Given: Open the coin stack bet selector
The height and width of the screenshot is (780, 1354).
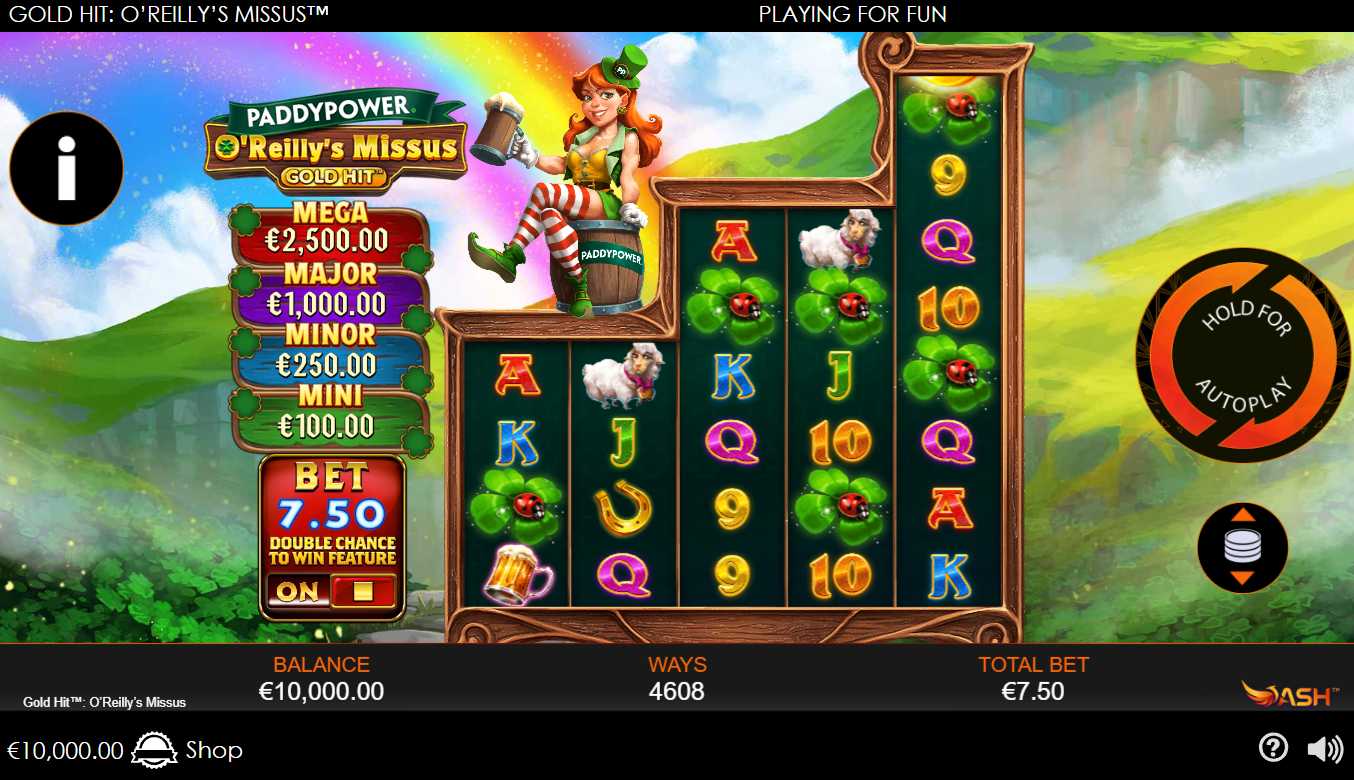Looking at the screenshot, I should [x=1242, y=547].
